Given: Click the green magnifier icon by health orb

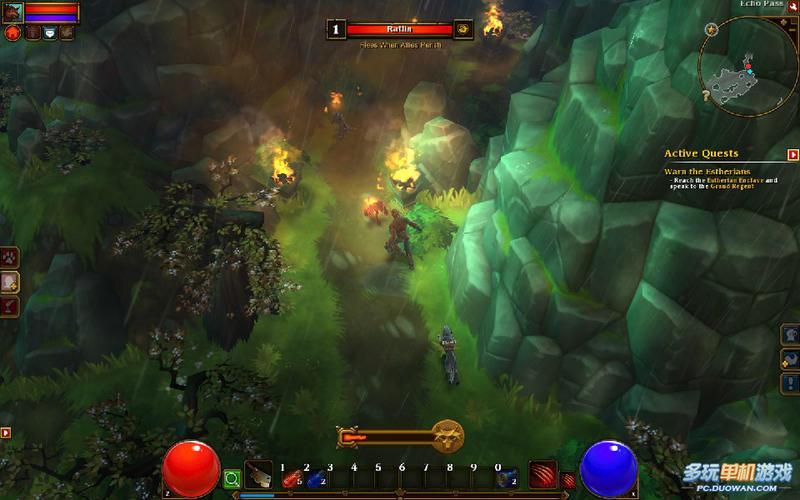Looking at the screenshot, I should 232,479.
